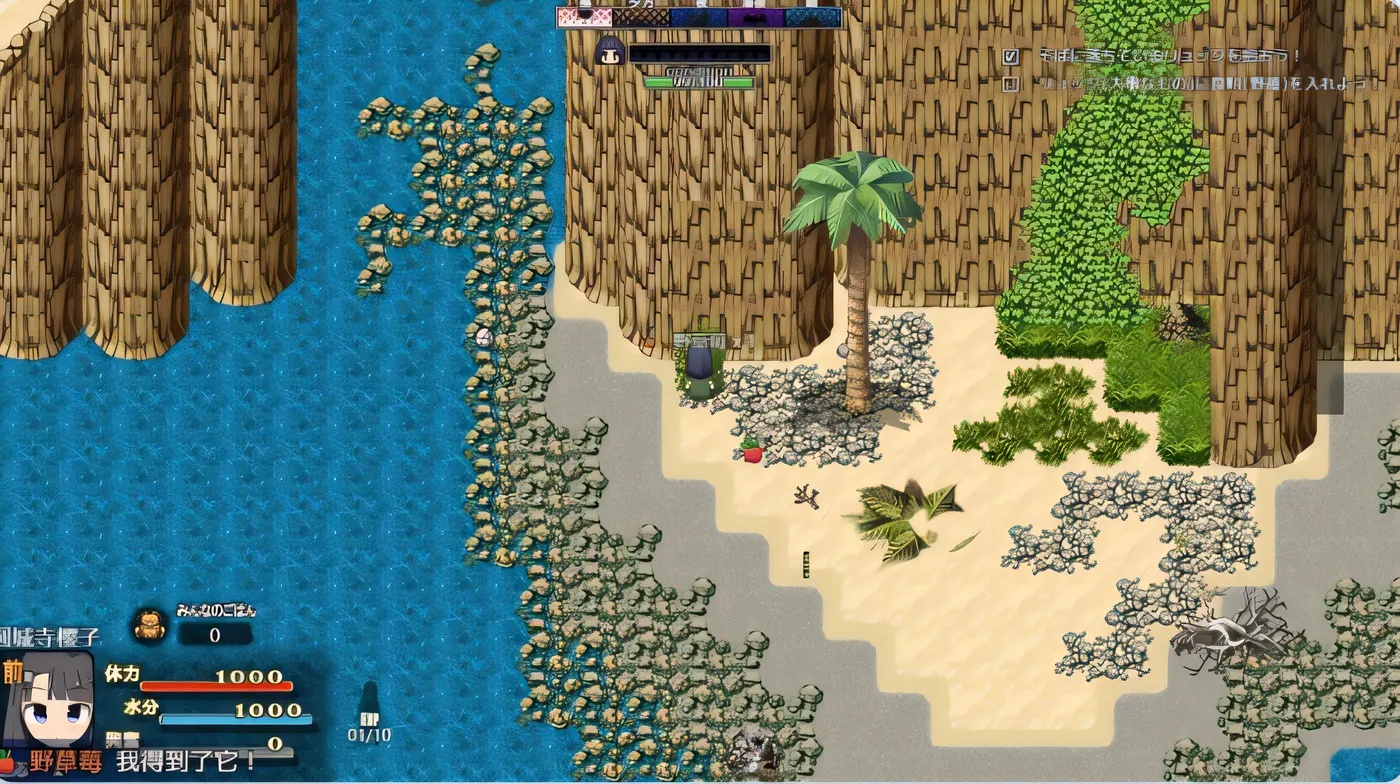Image resolution: width=1400 pixels, height=784 pixels.
Task: Click the green gauge below the hotbar
Action: pos(700,82)
